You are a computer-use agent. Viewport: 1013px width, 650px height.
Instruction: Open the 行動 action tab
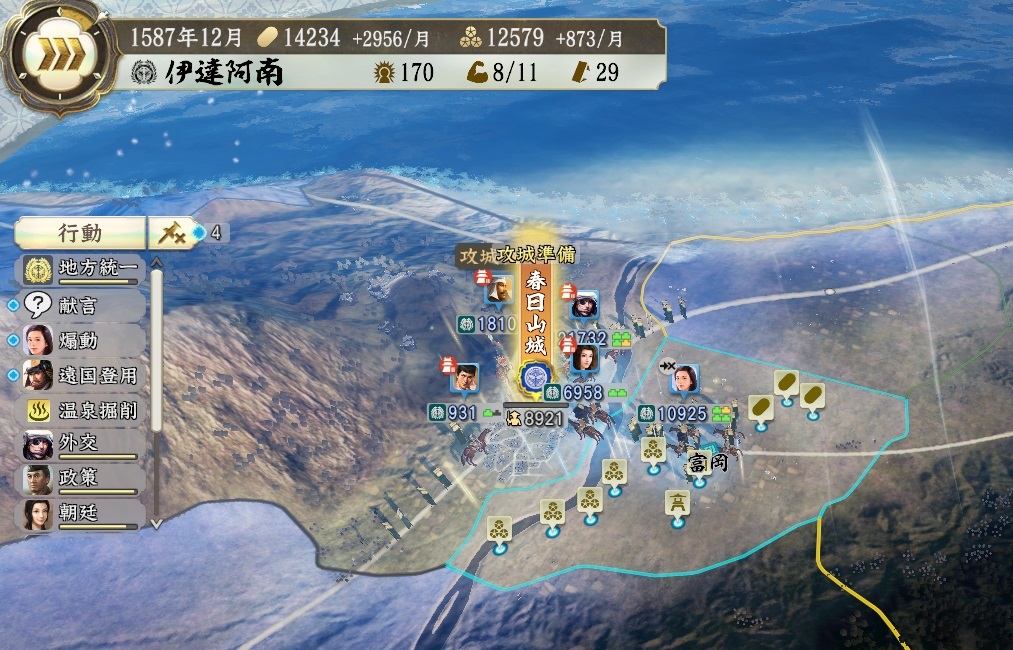pos(80,233)
